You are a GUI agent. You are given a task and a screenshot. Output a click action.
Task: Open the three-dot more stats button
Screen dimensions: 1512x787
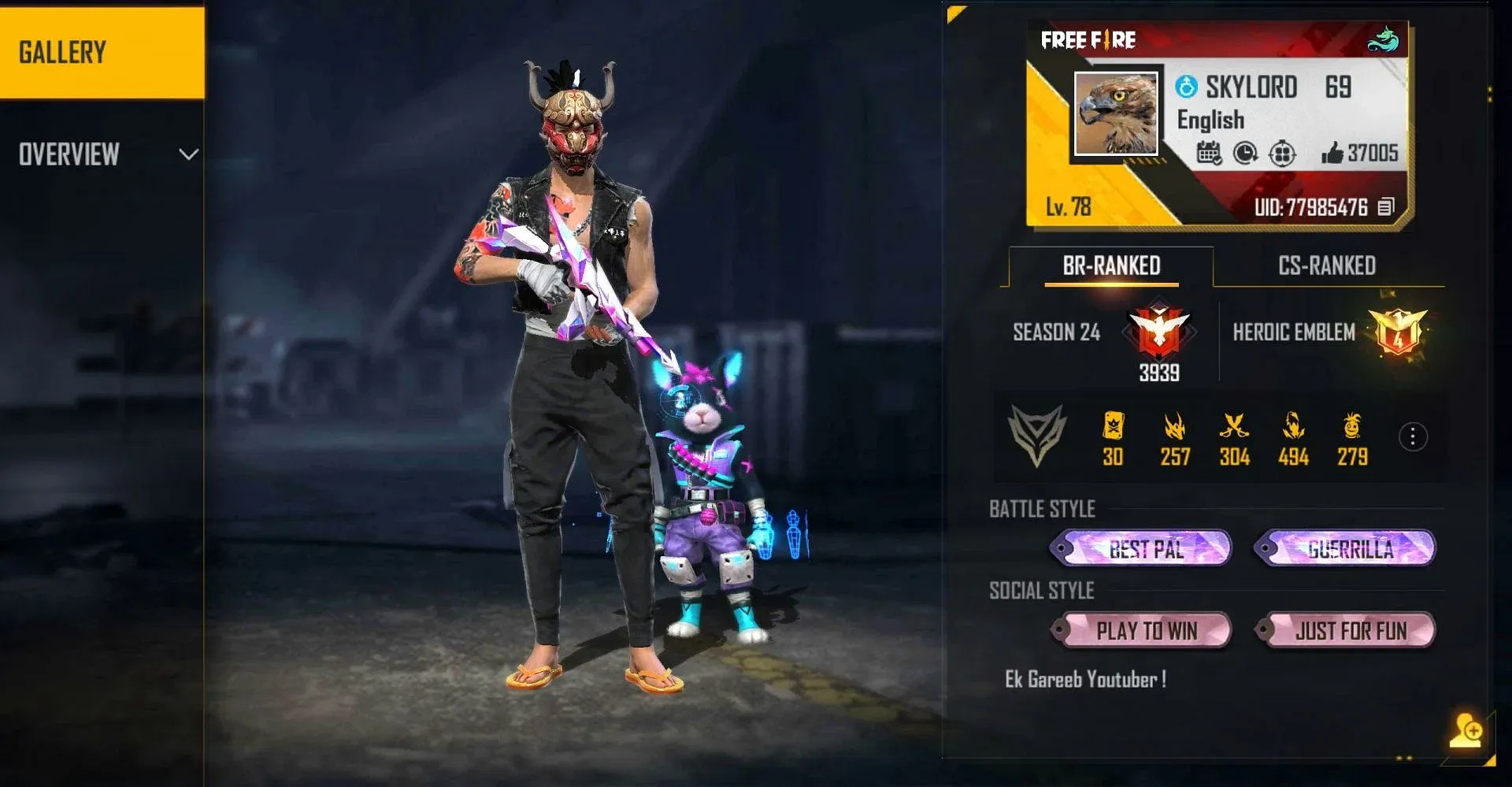coord(1413,436)
